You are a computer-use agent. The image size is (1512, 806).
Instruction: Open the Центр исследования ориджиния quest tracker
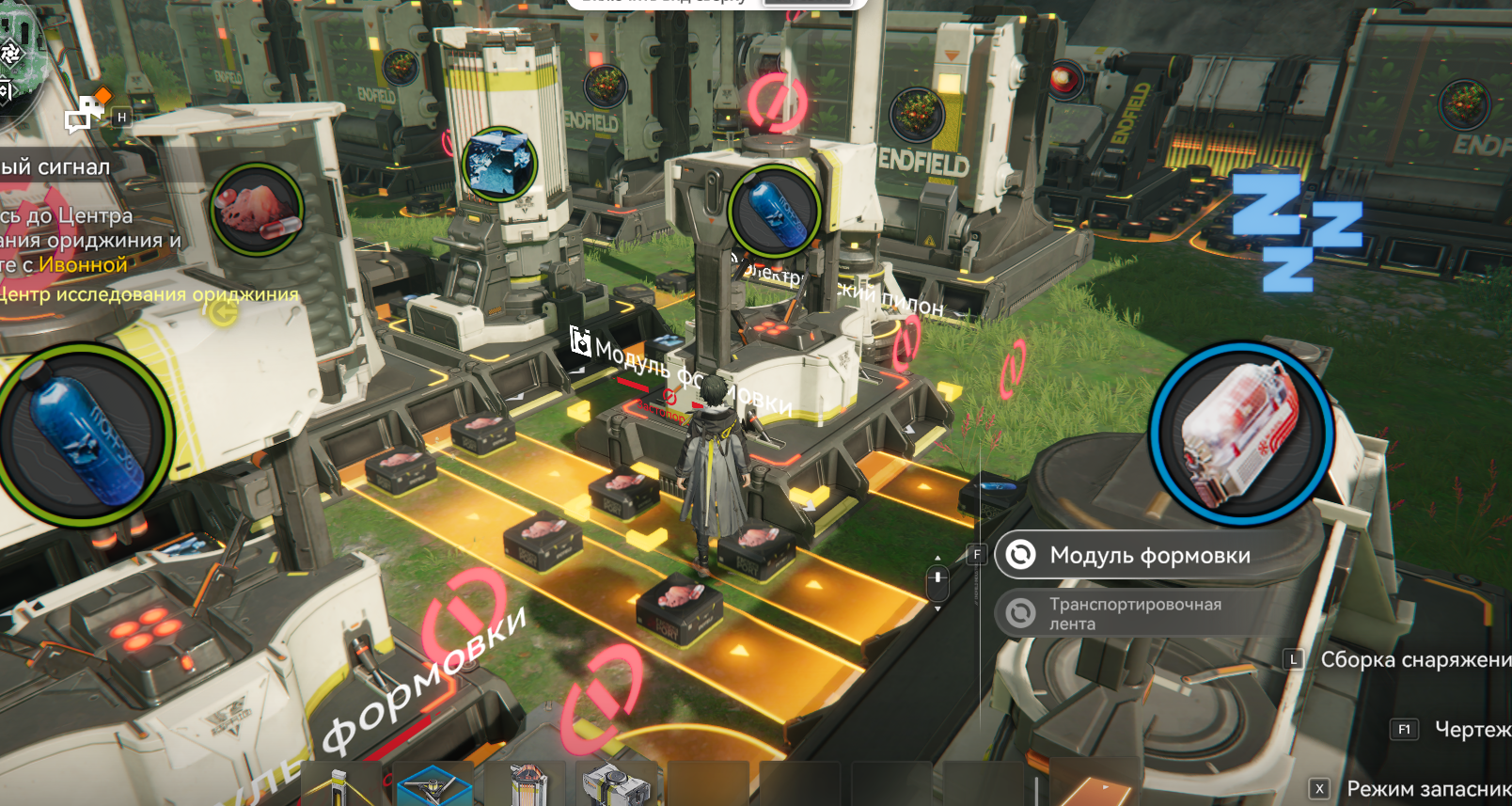click(x=149, y=294)
